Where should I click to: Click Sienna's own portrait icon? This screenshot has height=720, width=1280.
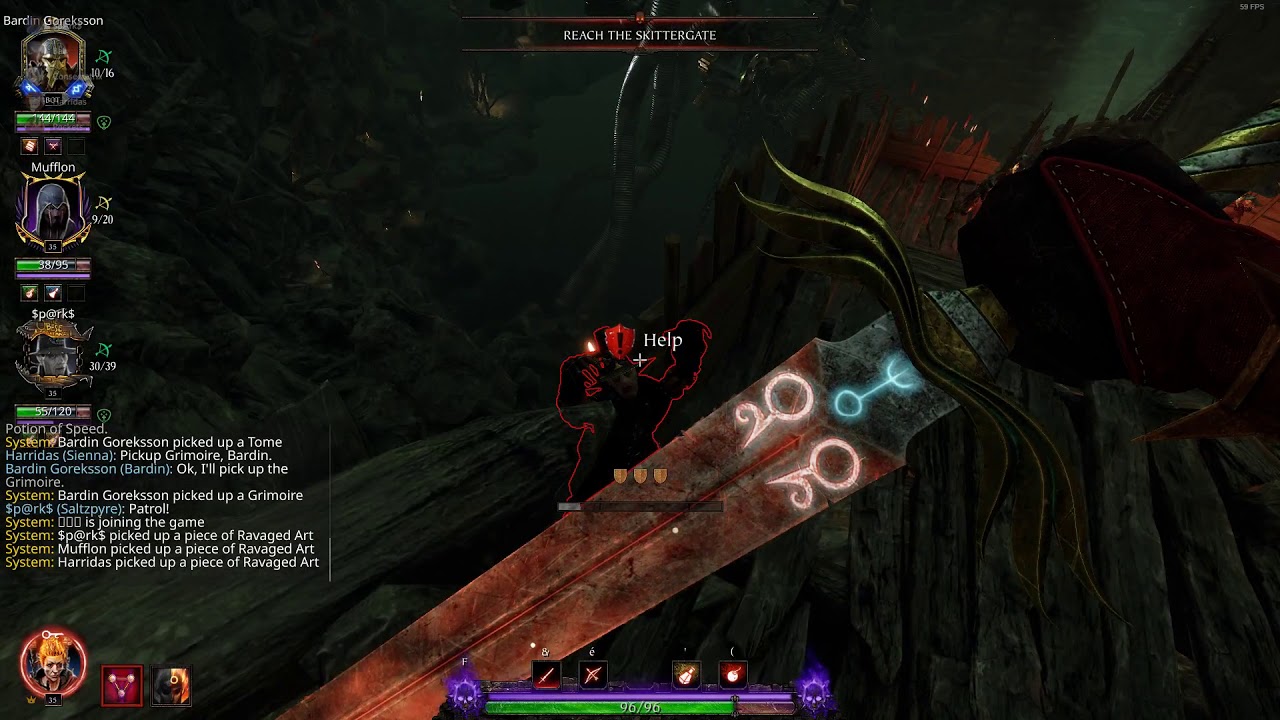53,664
